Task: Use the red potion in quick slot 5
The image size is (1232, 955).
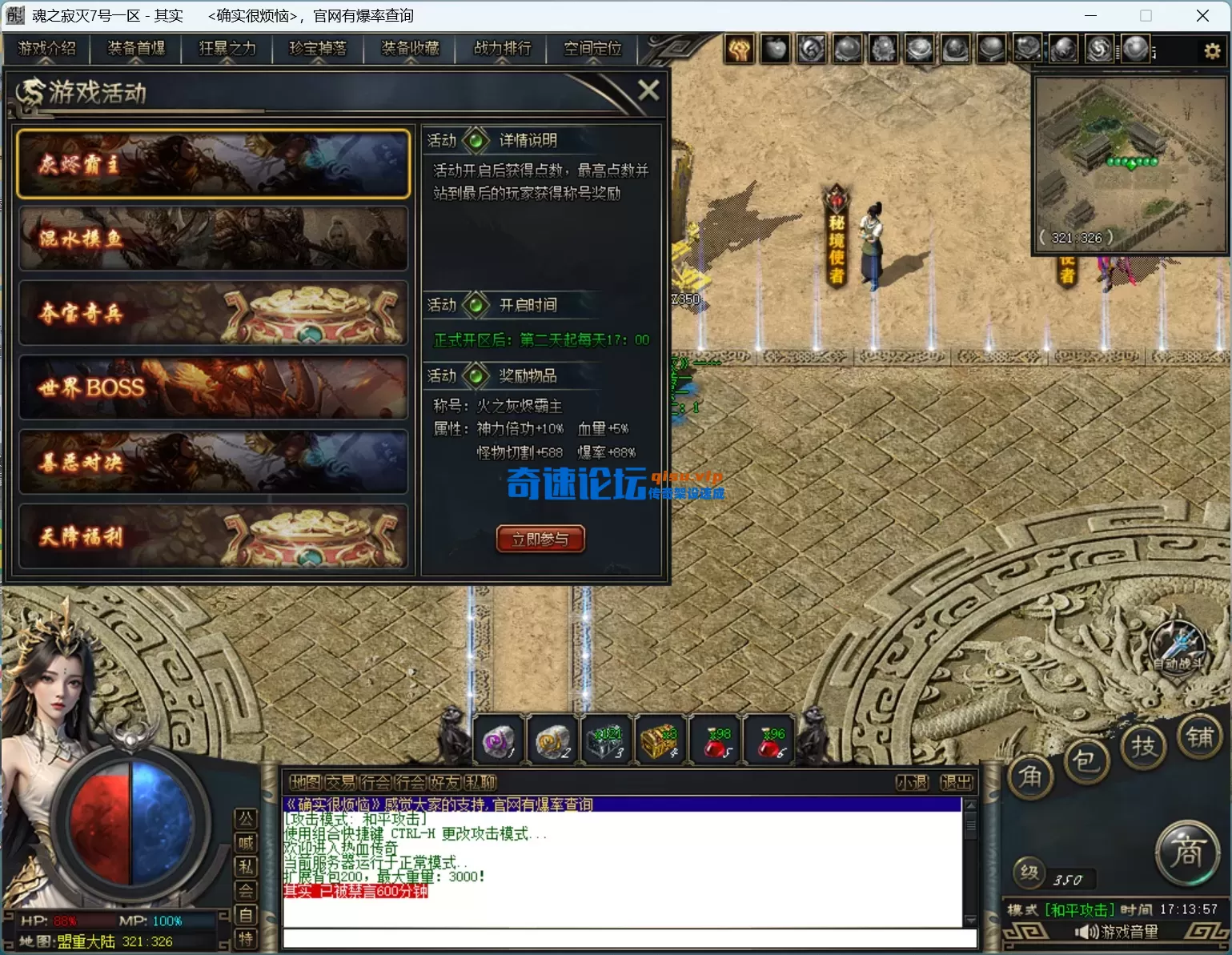Action: [713, 739]
